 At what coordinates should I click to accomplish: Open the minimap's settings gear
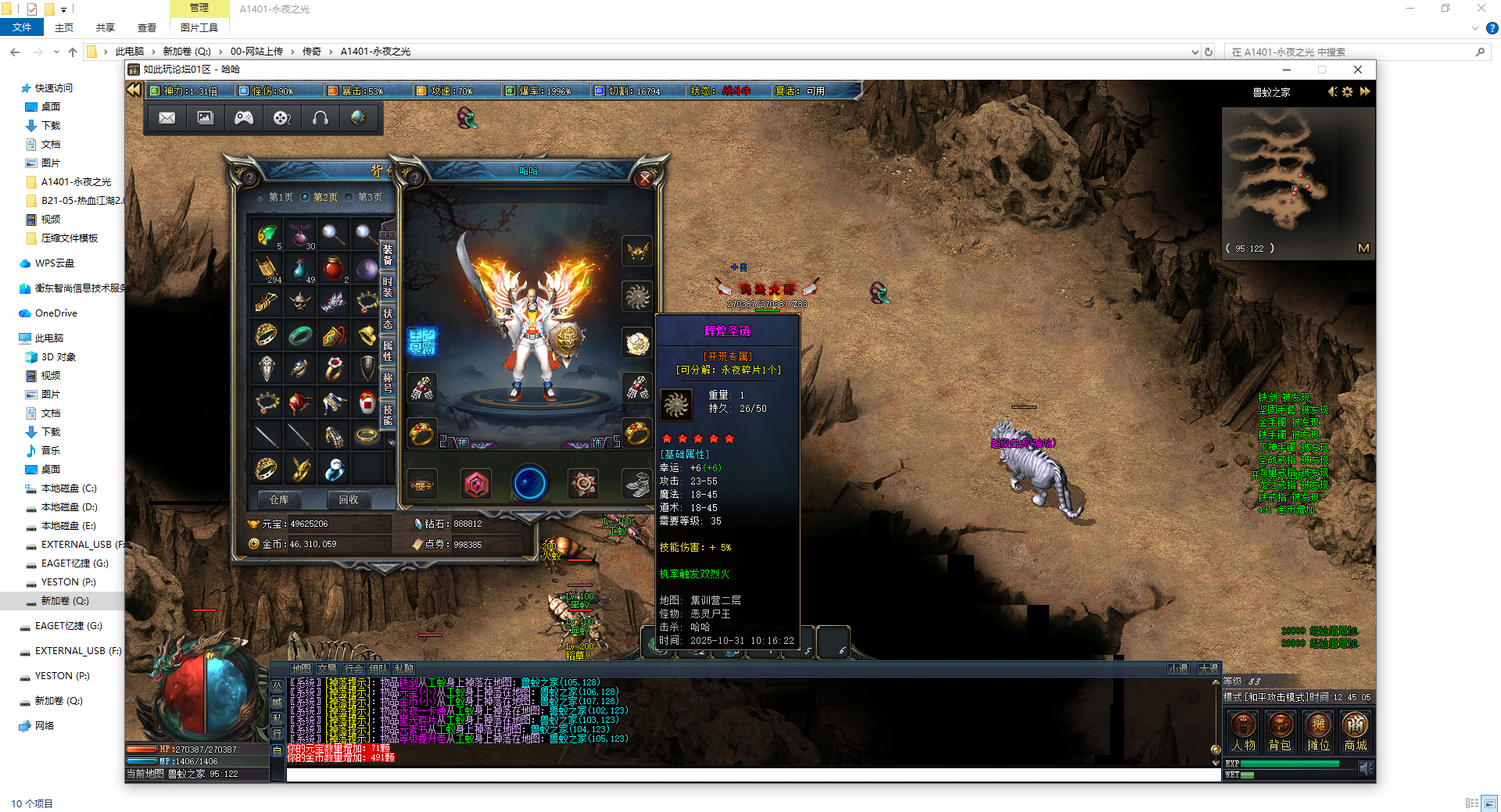click(x=1348, y=92)
